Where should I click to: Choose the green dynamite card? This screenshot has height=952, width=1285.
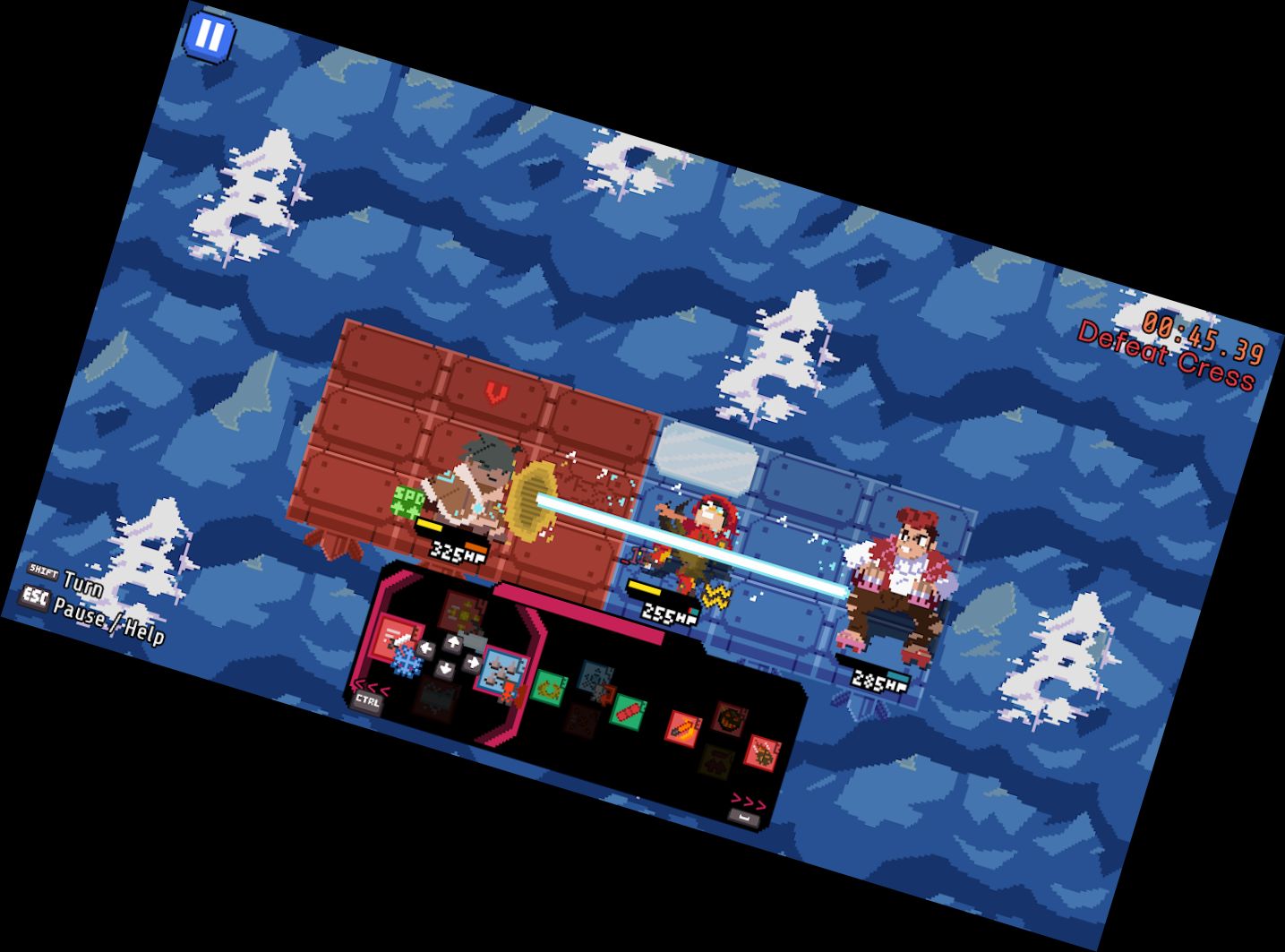[628, 713]
